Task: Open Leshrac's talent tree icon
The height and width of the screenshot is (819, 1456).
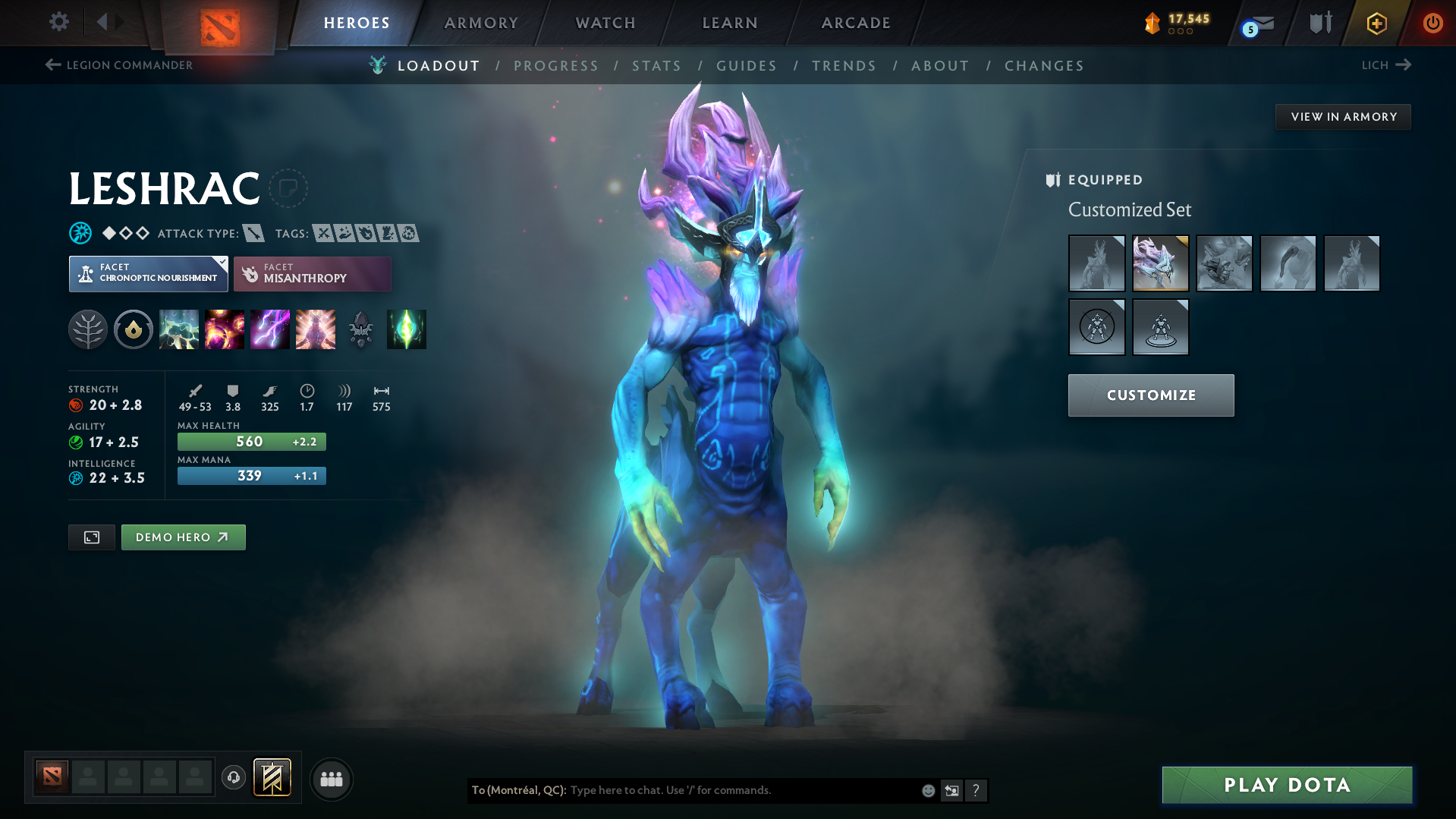Action: point(88,329)
